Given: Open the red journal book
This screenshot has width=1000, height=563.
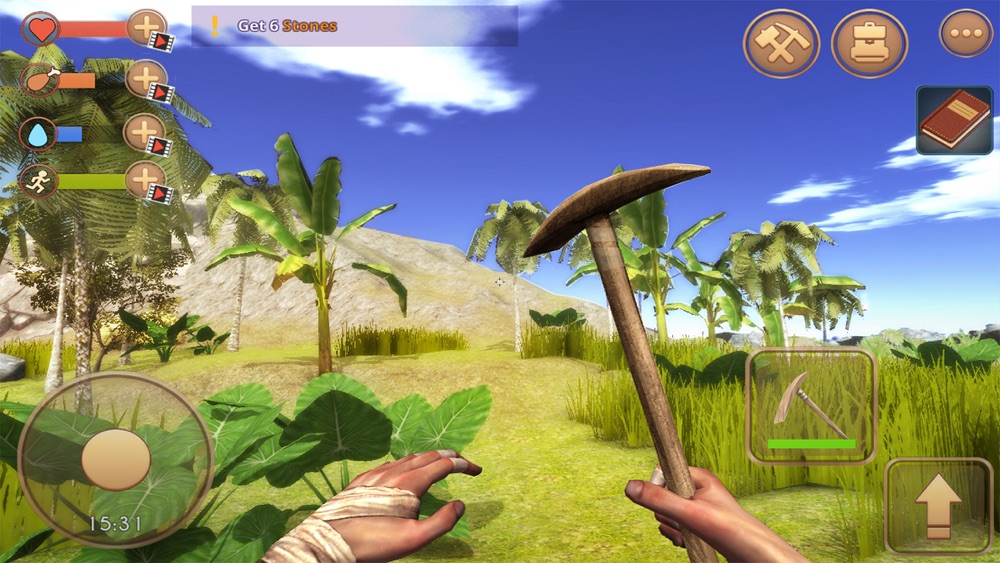Looking at the screenshot, I should click(955, 120).
